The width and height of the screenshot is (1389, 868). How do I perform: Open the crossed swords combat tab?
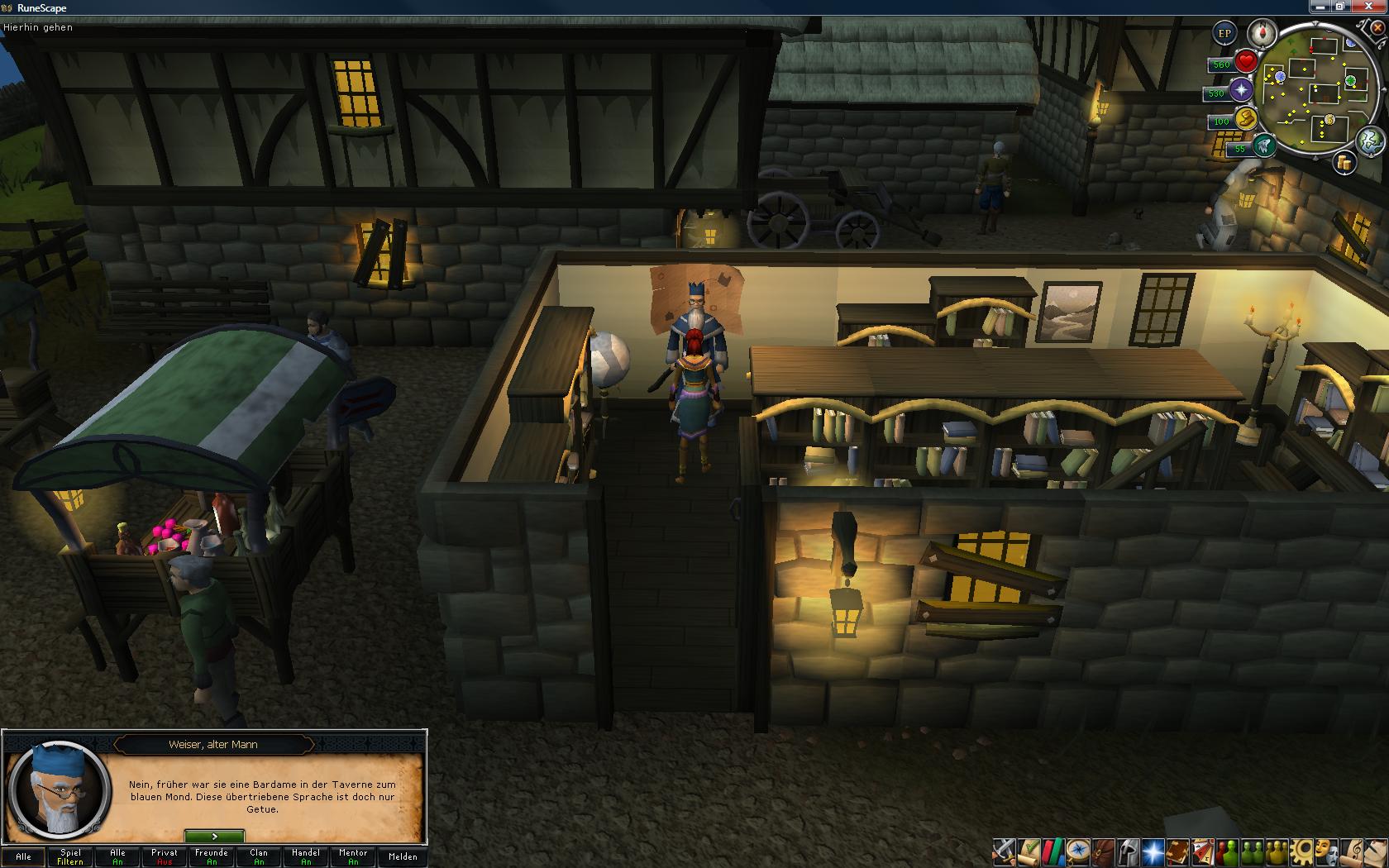tap(1005, 851)
